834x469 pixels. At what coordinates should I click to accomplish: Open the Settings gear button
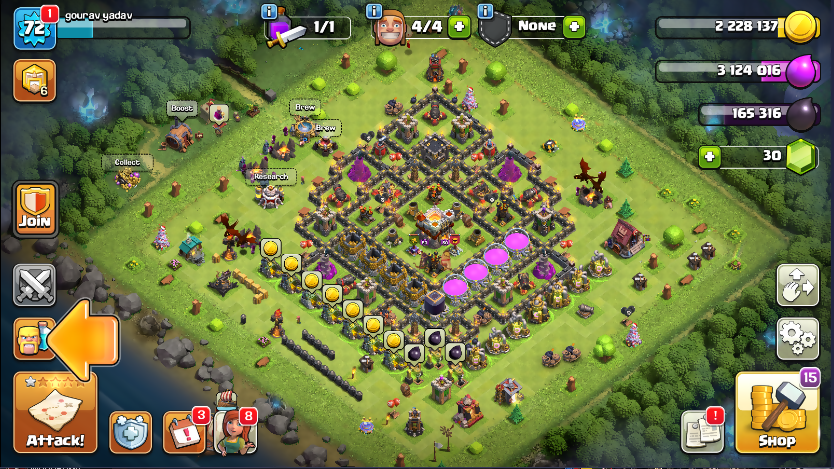[797, 338]
